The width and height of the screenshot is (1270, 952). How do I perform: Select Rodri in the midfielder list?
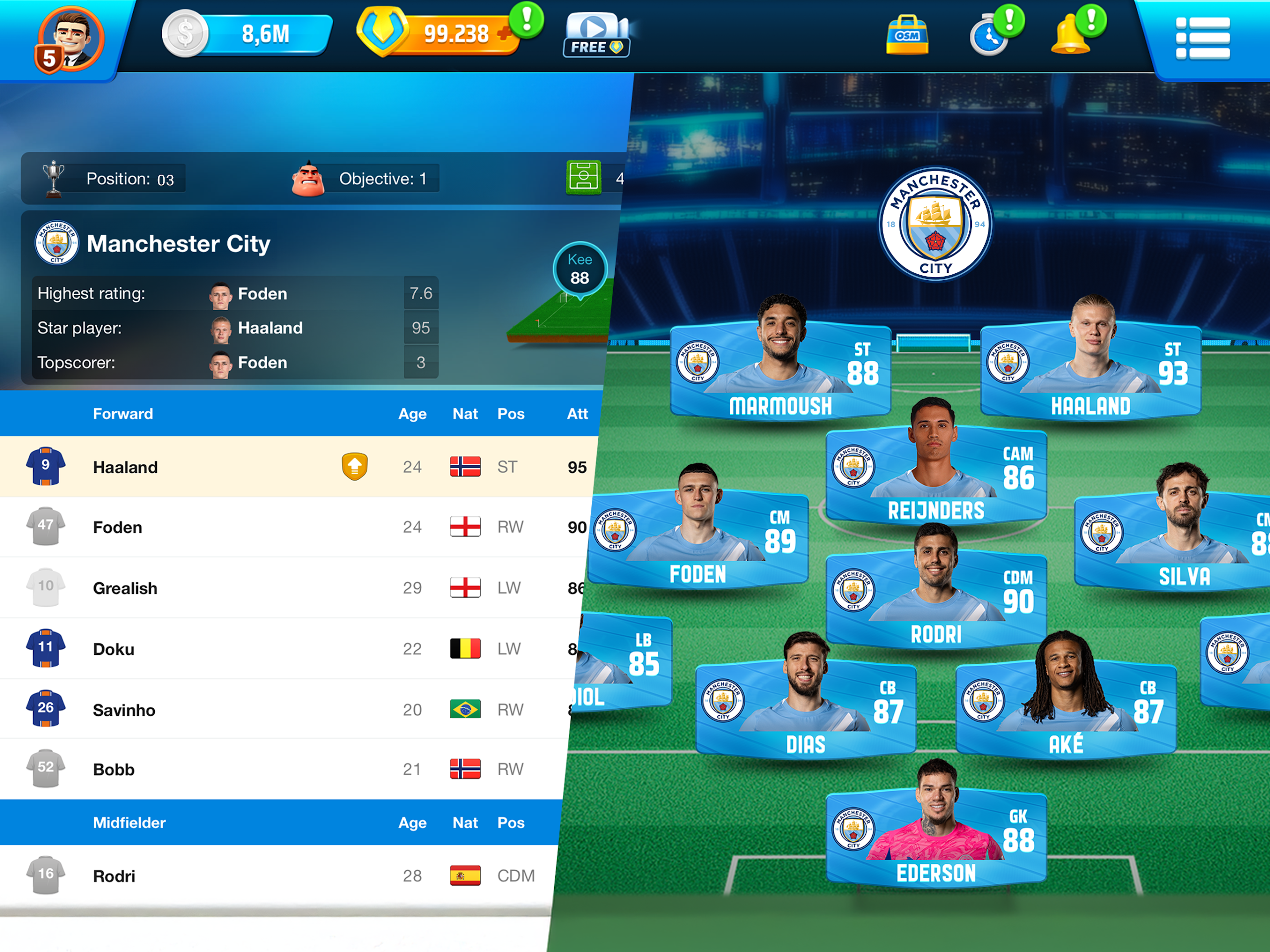[x=114, y=876]
